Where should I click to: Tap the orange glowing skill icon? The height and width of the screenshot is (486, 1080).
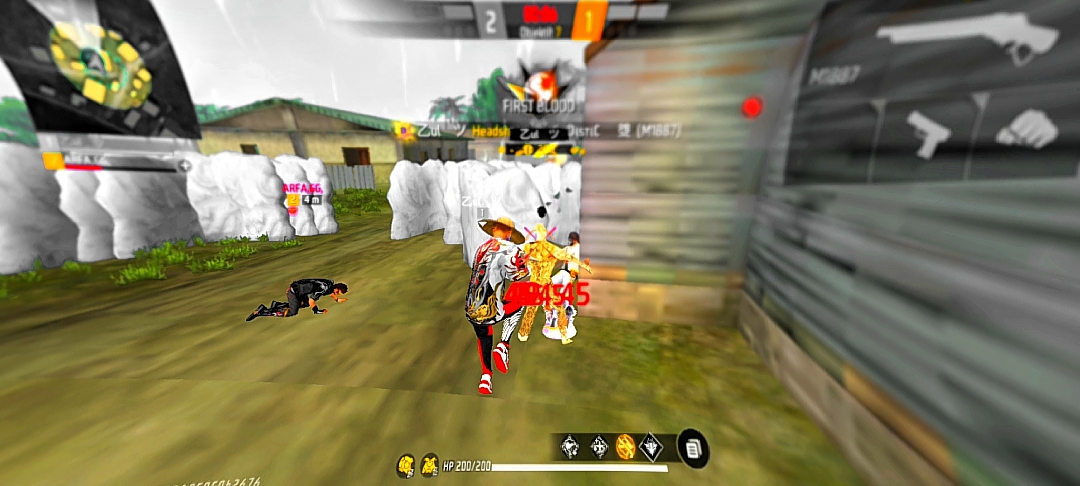[624, 447]
